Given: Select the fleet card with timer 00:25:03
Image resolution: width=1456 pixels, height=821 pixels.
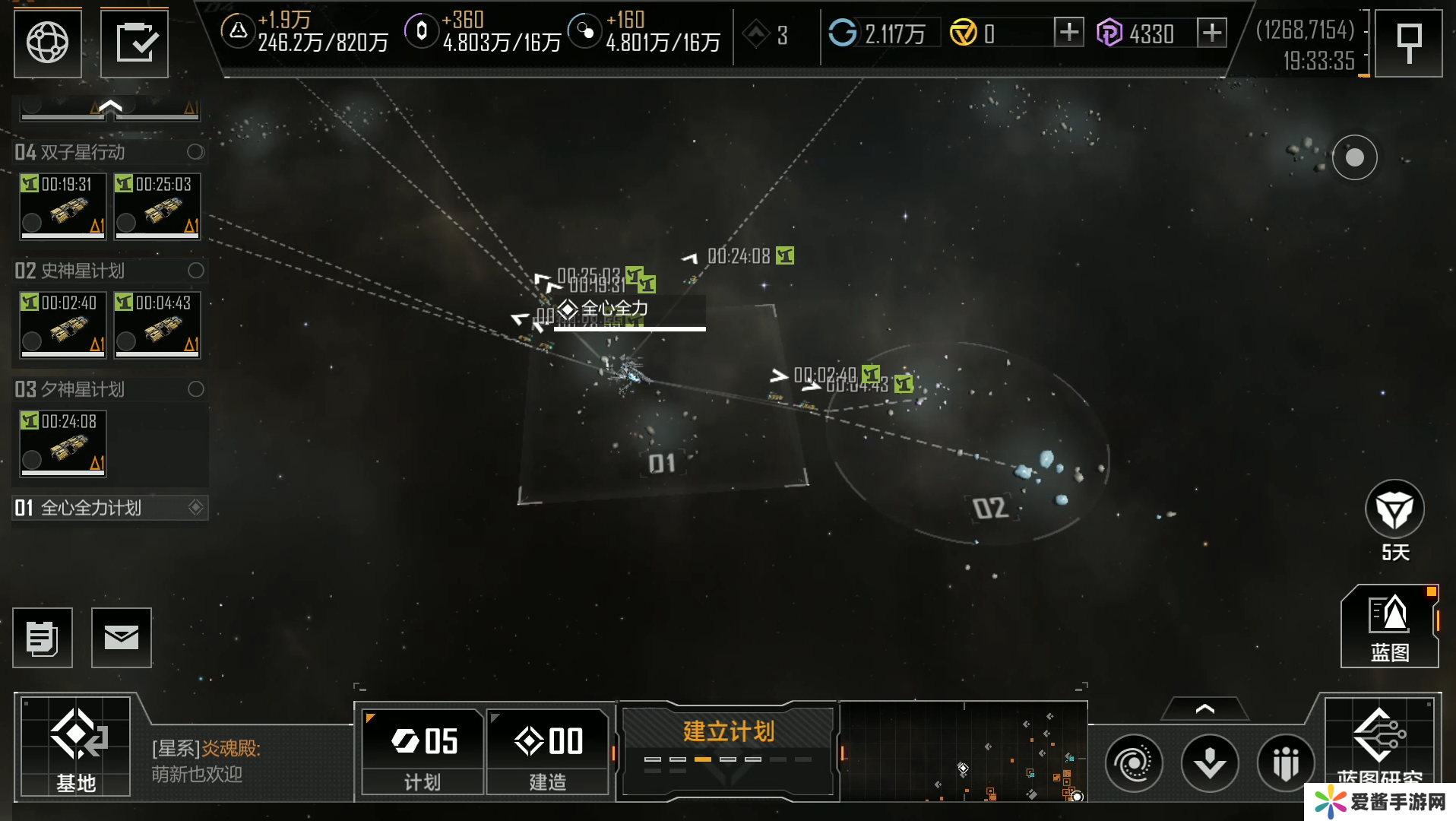Looking at the screenshot, I should (x=157, y=206).
